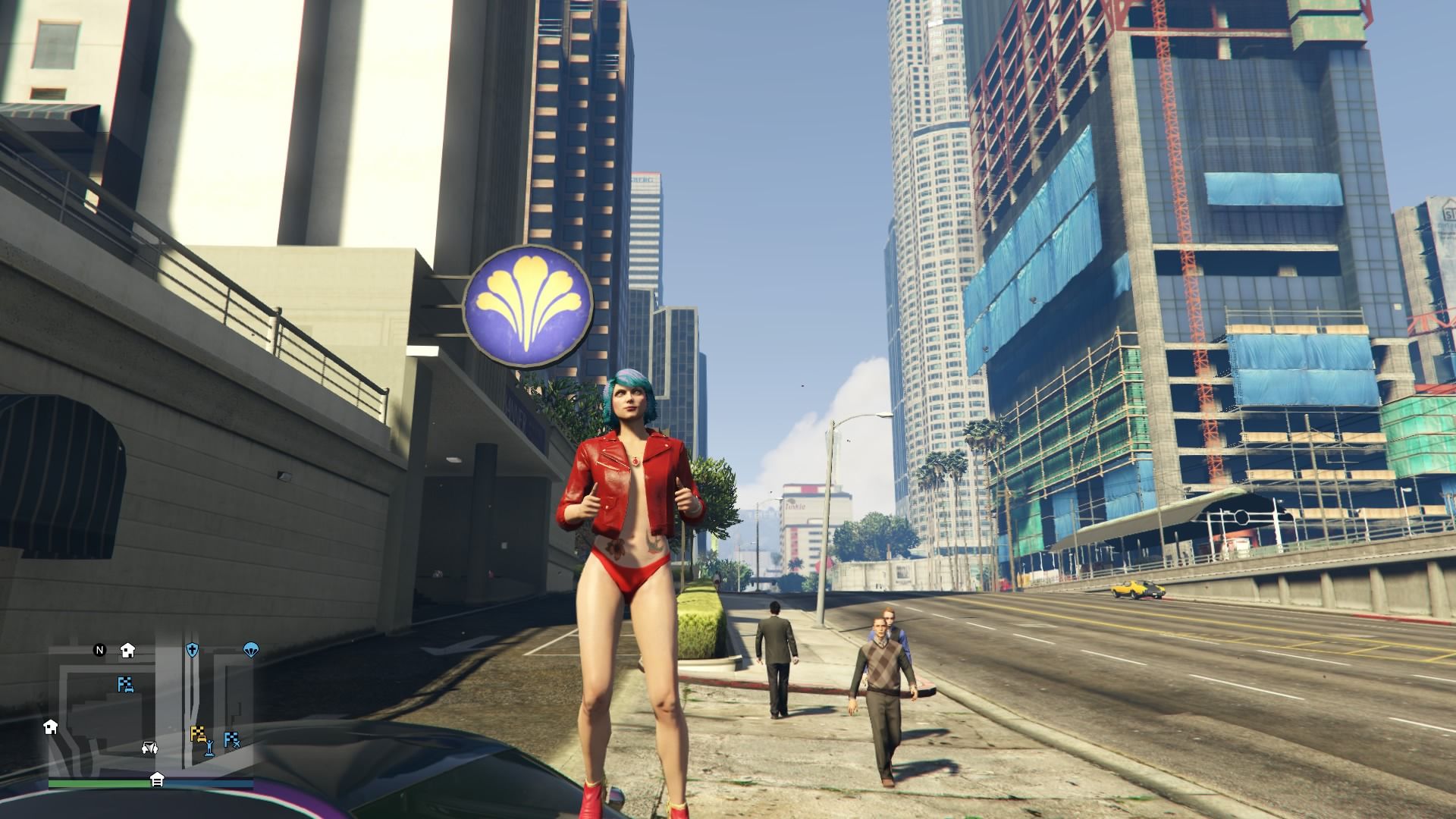Click the blue stranger-on-pedestal blip on the minimap
Image resolution: width=1456 pixels, height=819 pixels.
point(210,748)
